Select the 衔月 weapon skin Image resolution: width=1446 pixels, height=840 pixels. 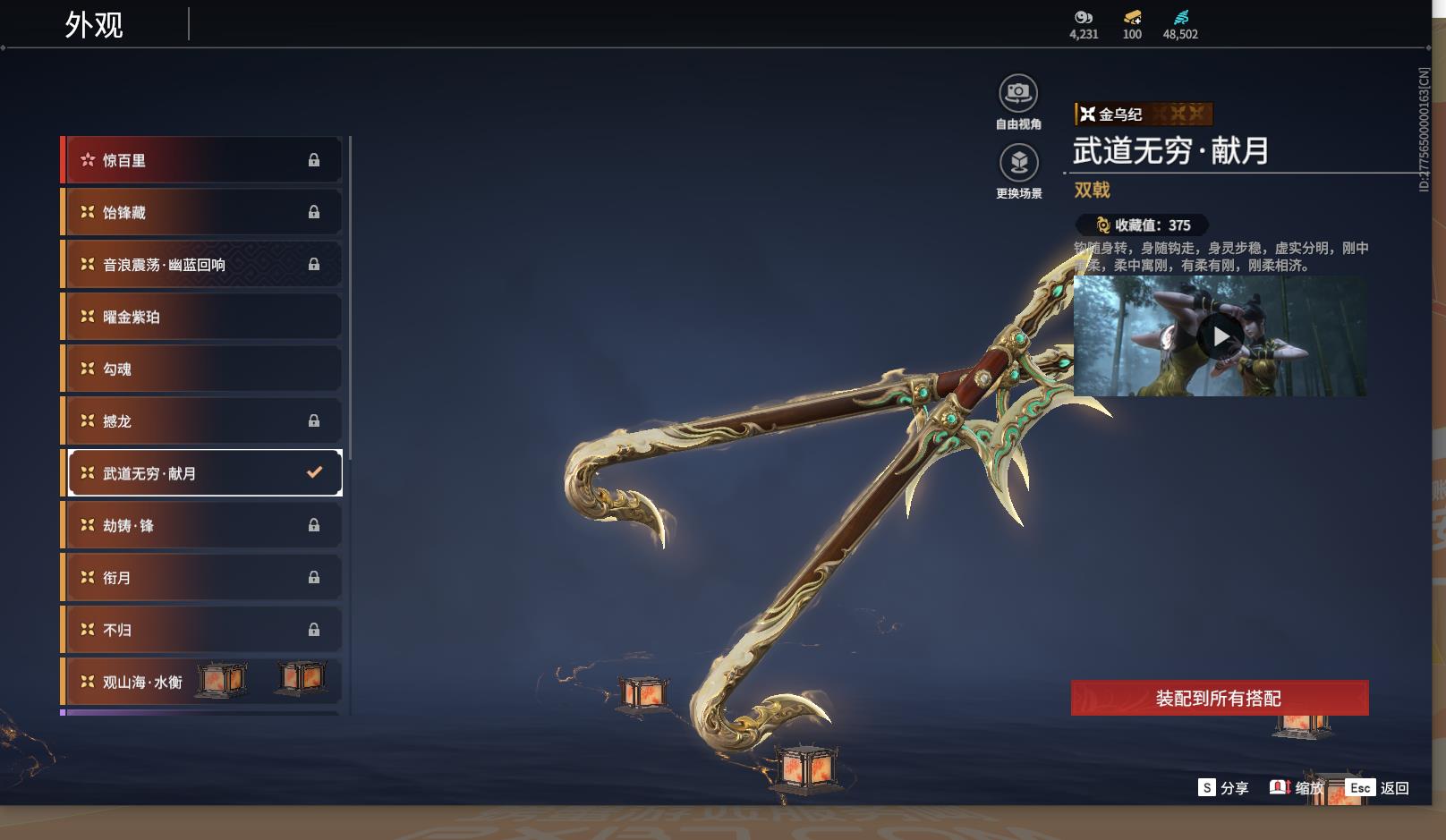[202, 577]
